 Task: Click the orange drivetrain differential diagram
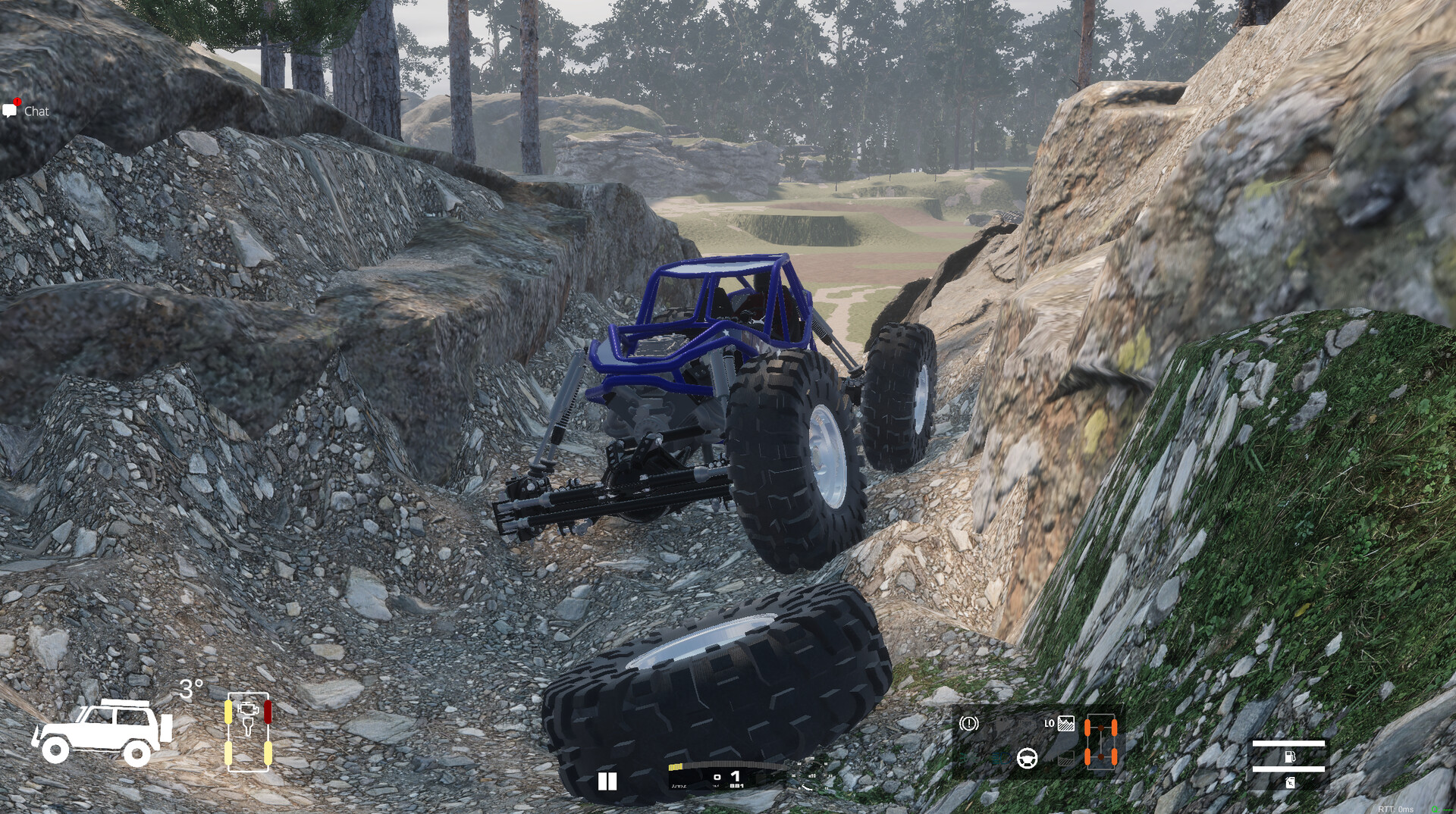coord(1100,742)
